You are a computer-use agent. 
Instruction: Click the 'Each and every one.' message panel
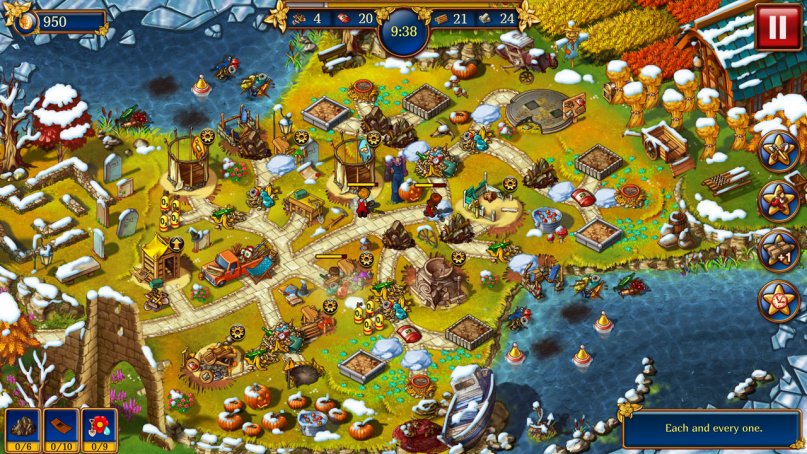[711, 428]
